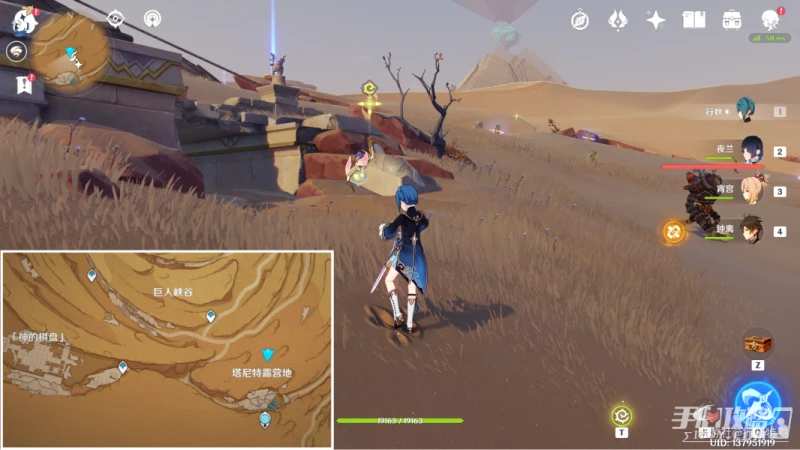
Task: Open the character profile head icon
Action: (x=770, y=20)
